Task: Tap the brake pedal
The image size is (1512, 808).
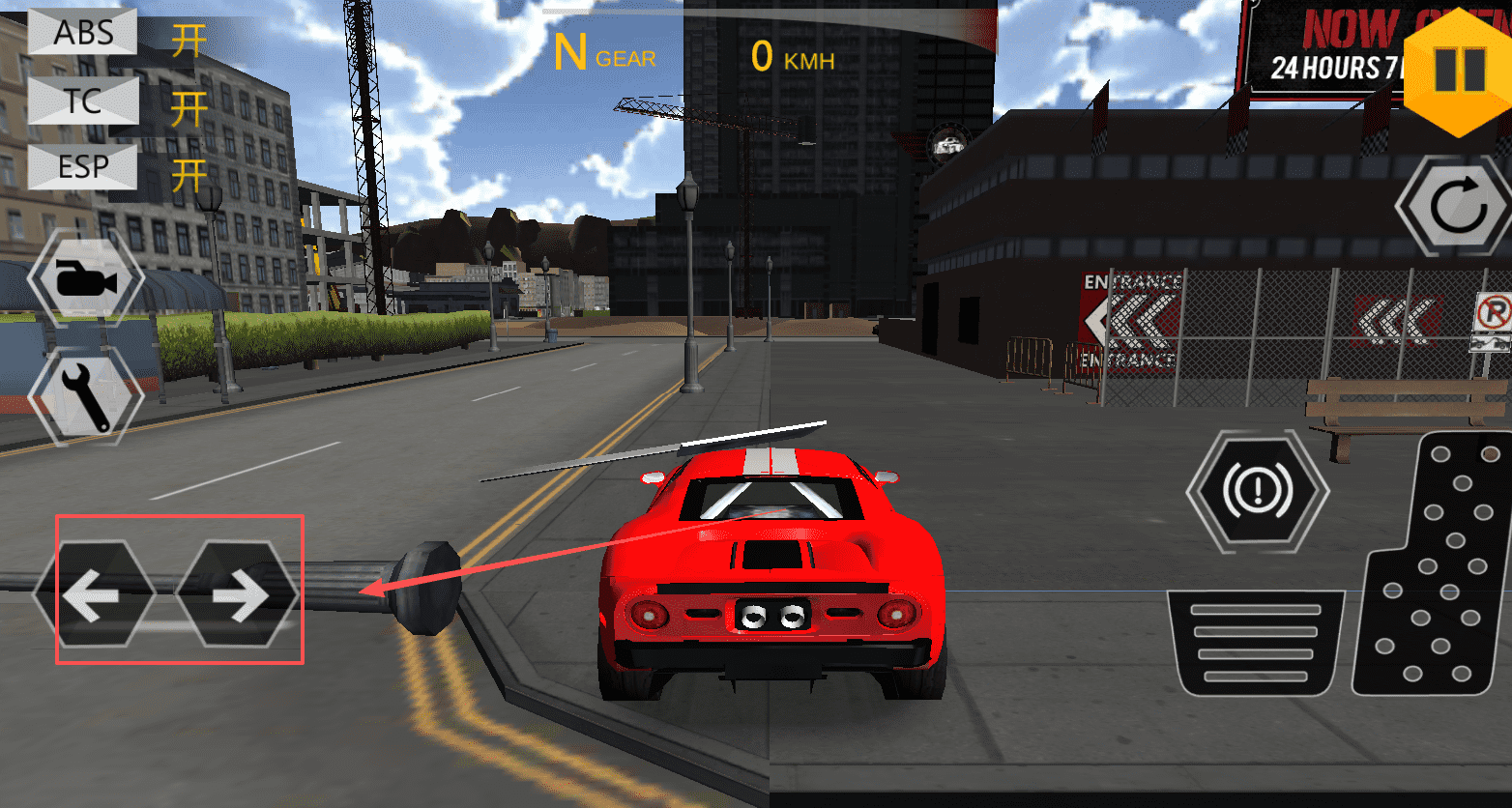Action: [1255, 643]
